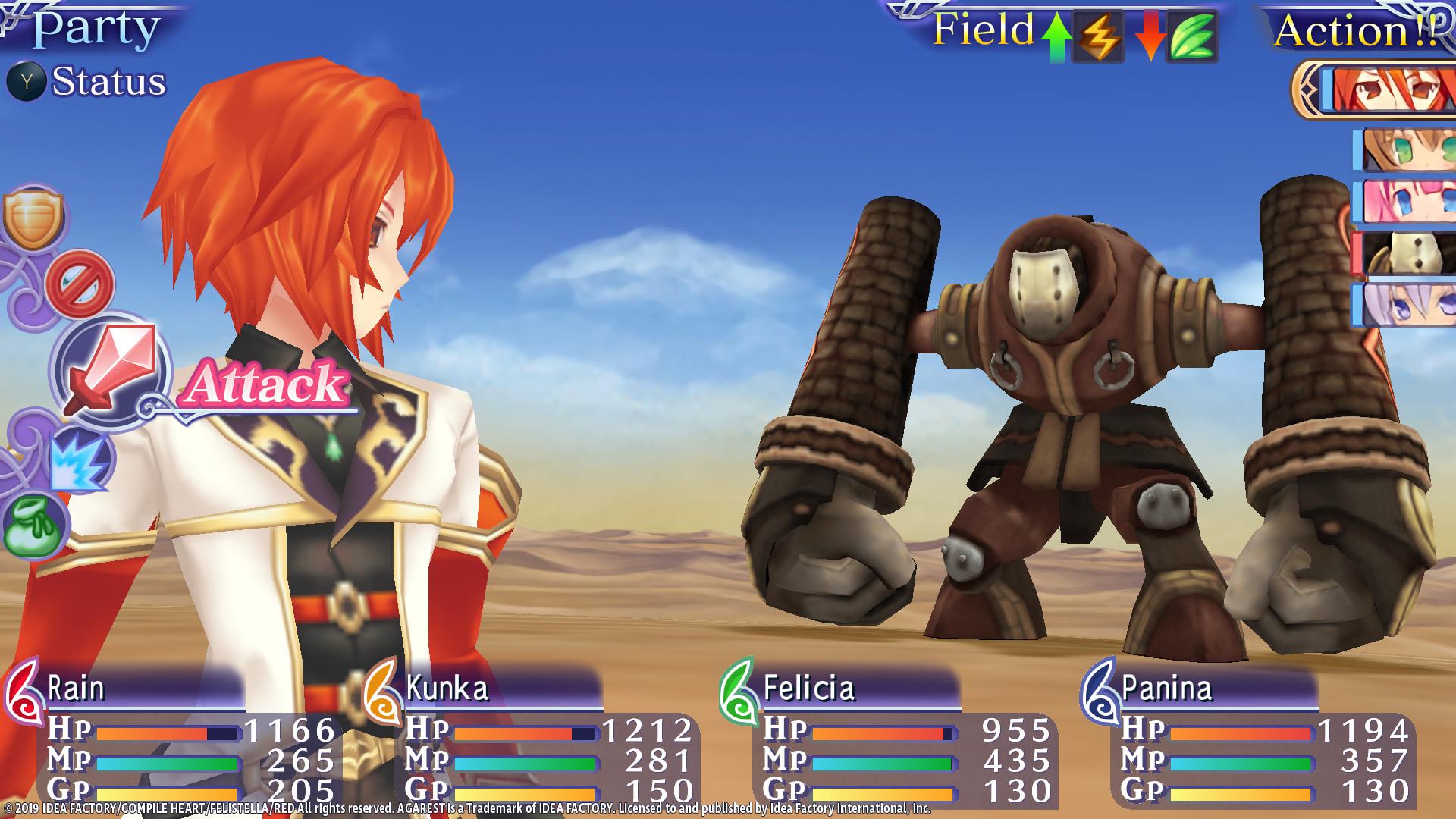Click the lightning element icon beside Field
The width and height of the screenshot is (1456, 819).
coord(1097,34)
